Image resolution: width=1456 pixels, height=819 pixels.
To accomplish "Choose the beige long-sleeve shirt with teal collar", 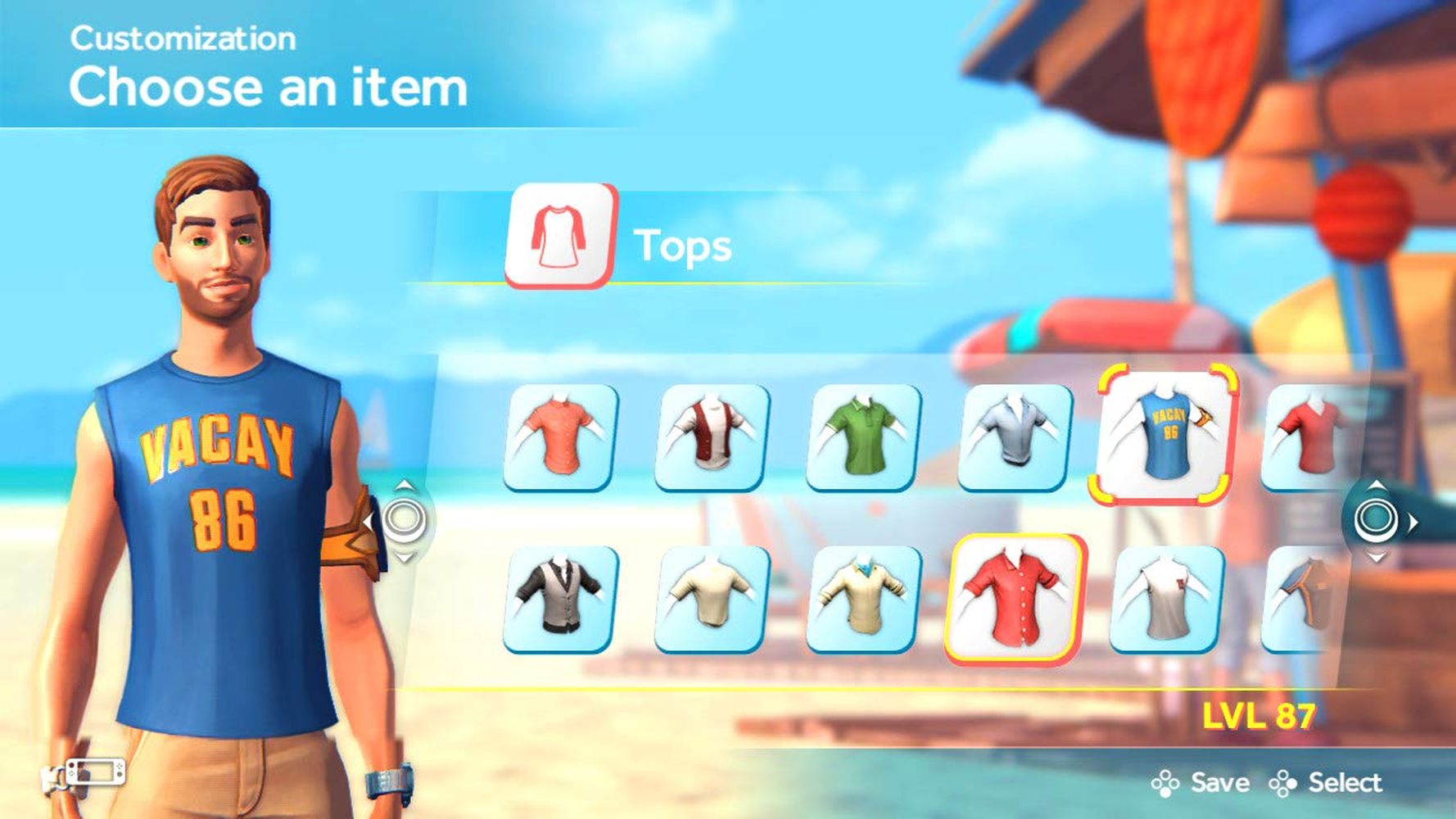I will [x=863, y=599].
